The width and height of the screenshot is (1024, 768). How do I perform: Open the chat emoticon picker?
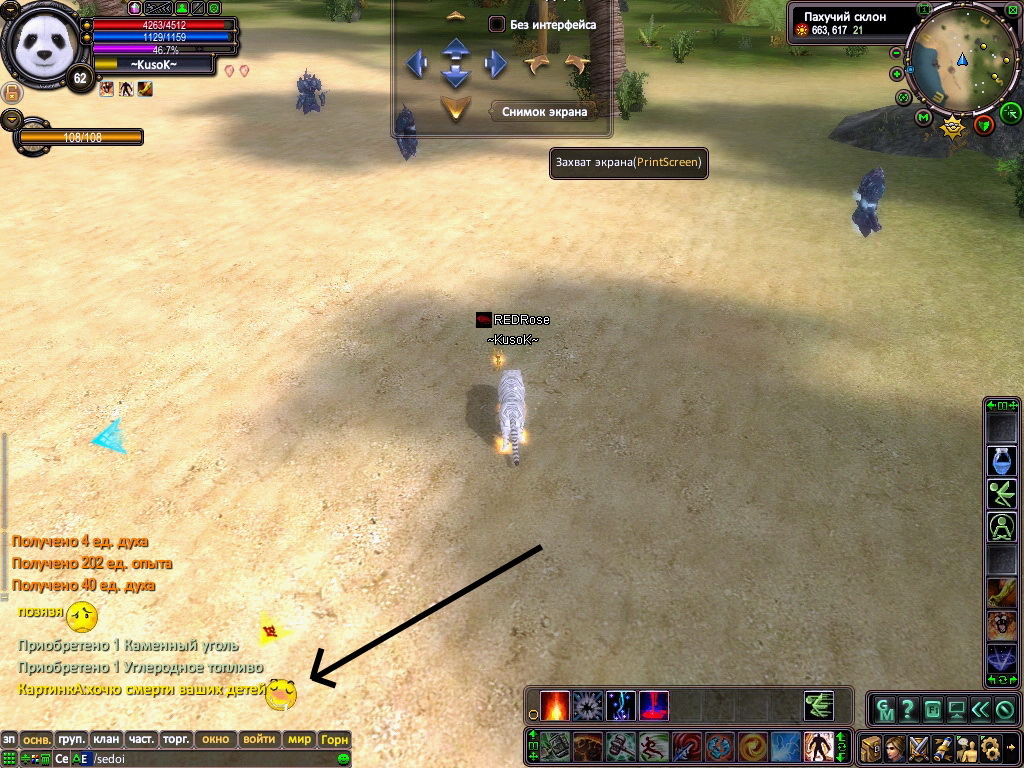click(x=344, y=760)
